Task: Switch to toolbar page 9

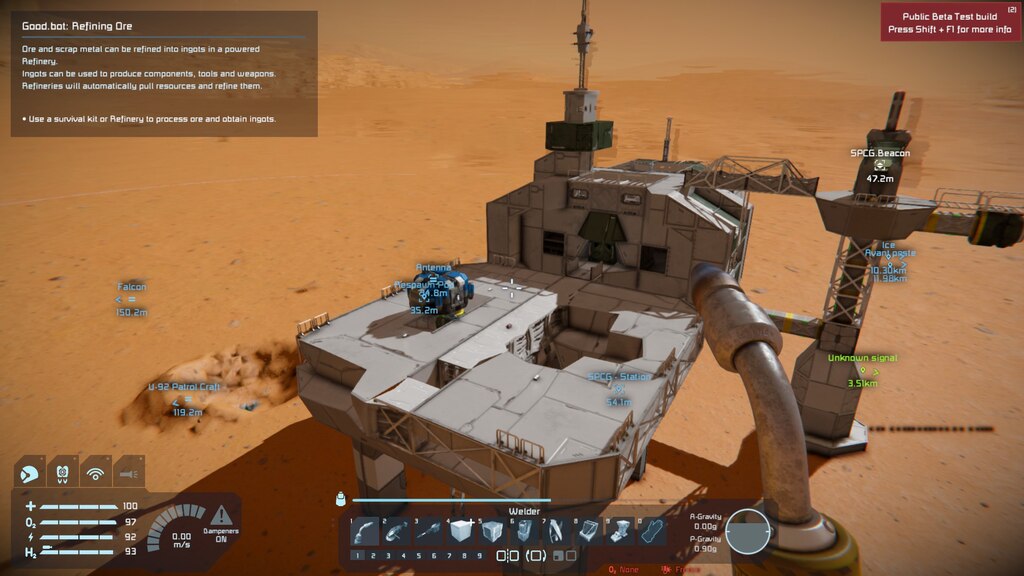Action: point(480,556)
